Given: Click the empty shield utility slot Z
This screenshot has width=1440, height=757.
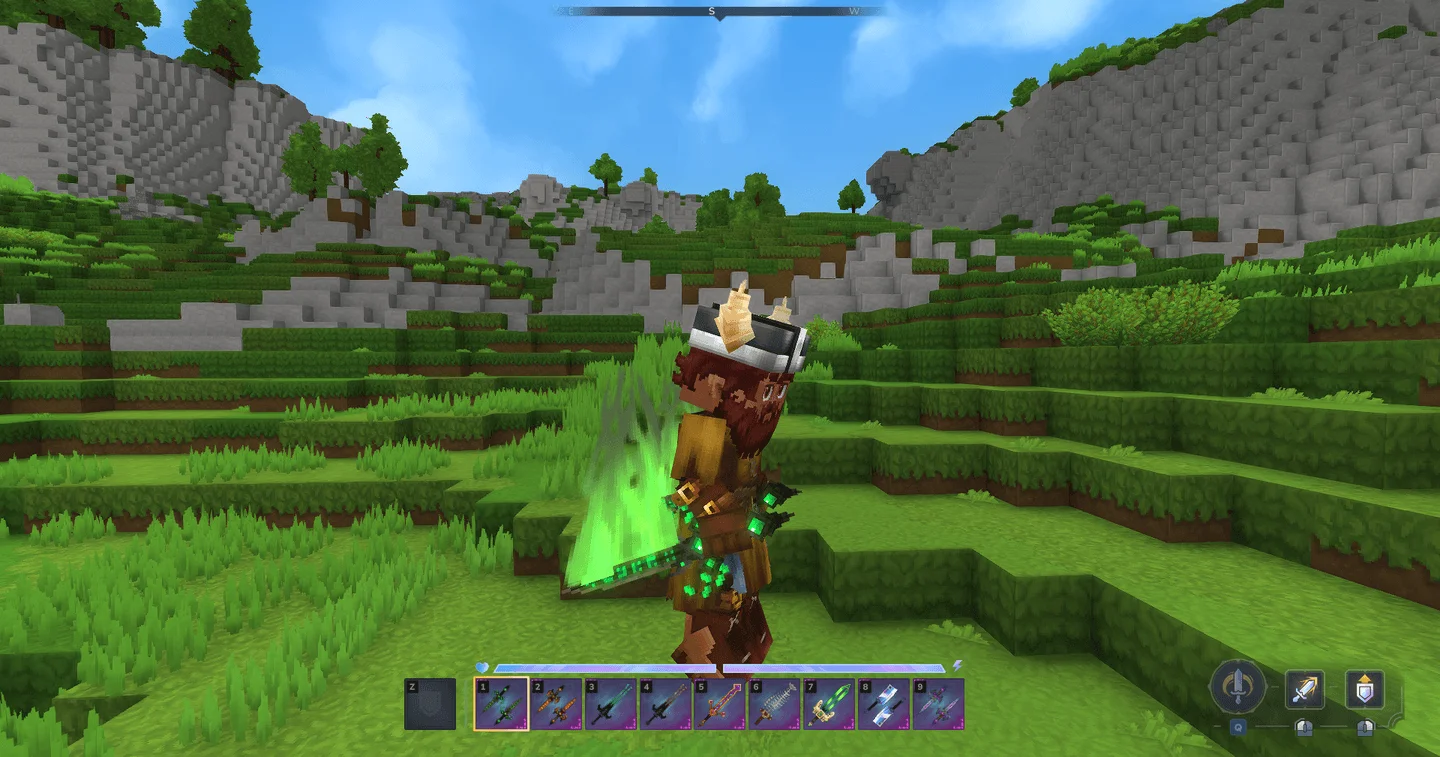Looking at the screenshot, I should [x=430, y=704].
